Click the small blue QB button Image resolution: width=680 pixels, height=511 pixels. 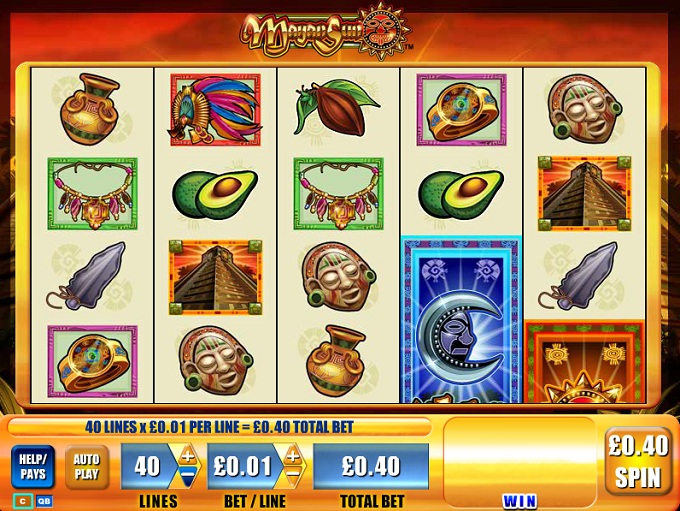(x=44, y=500)
